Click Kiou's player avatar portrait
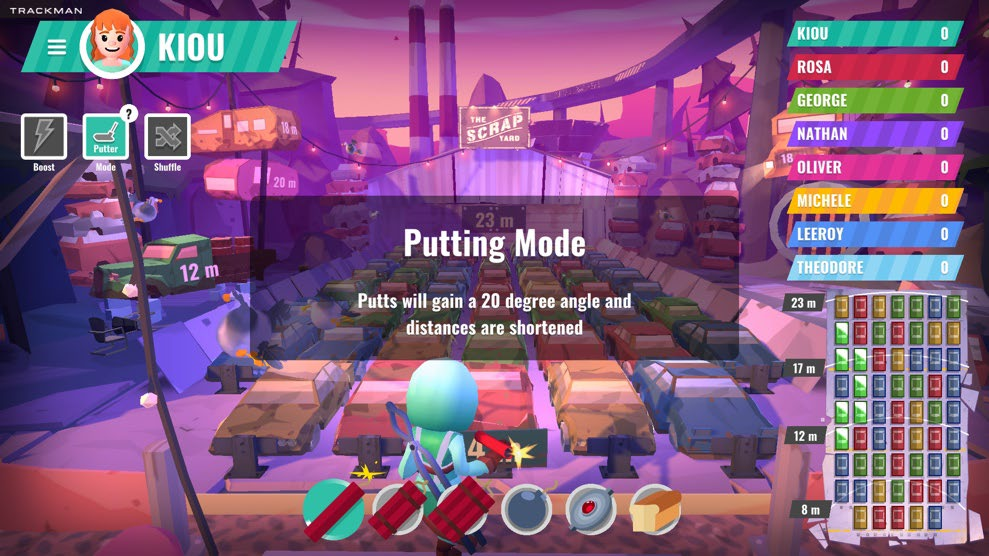Viewport: 989px width, 556px height. coord(113,46)
